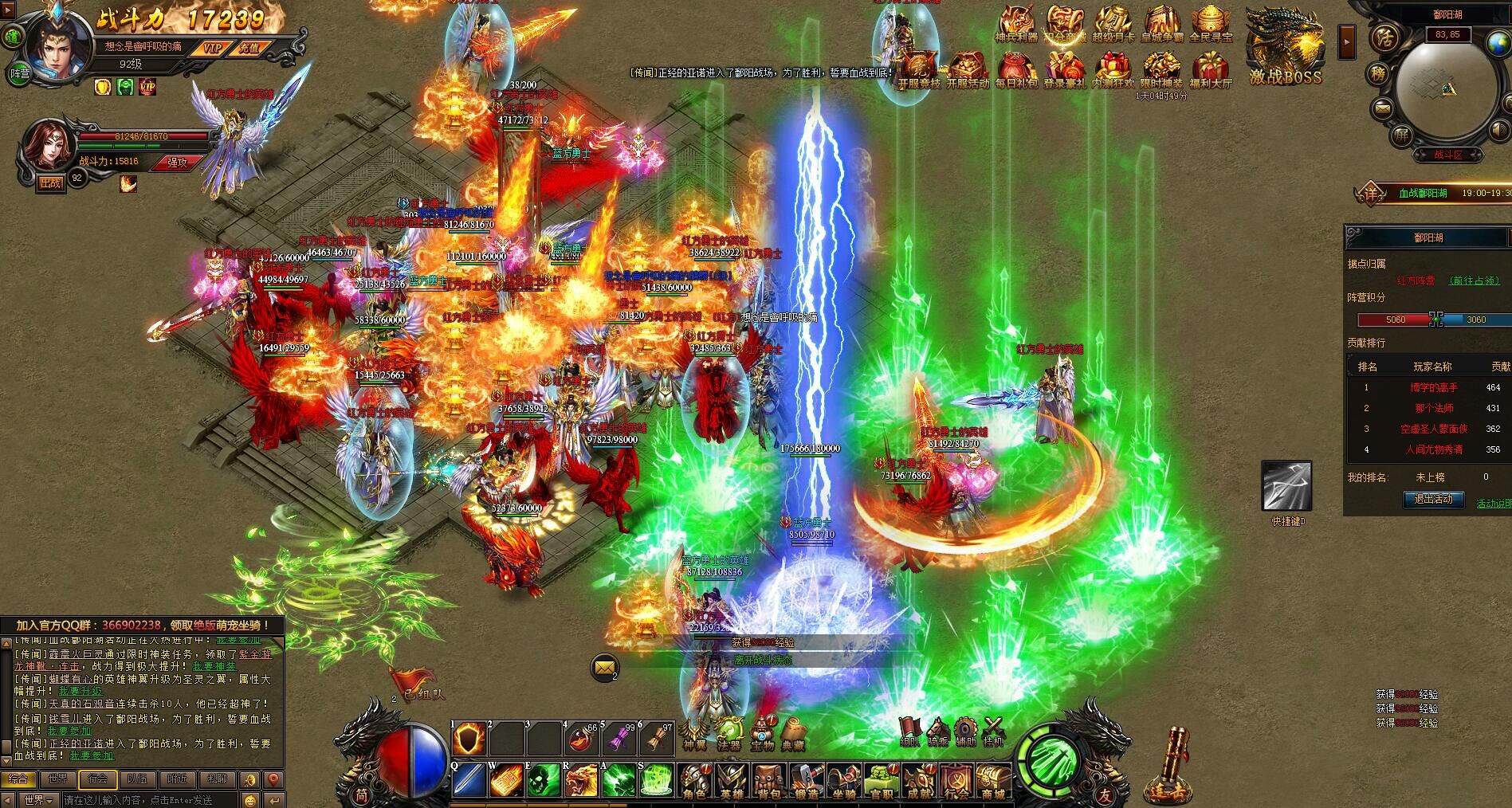1512x808 pixels.
Task: Use the red potion in slot 4
Action: click(x=581, y=739)
